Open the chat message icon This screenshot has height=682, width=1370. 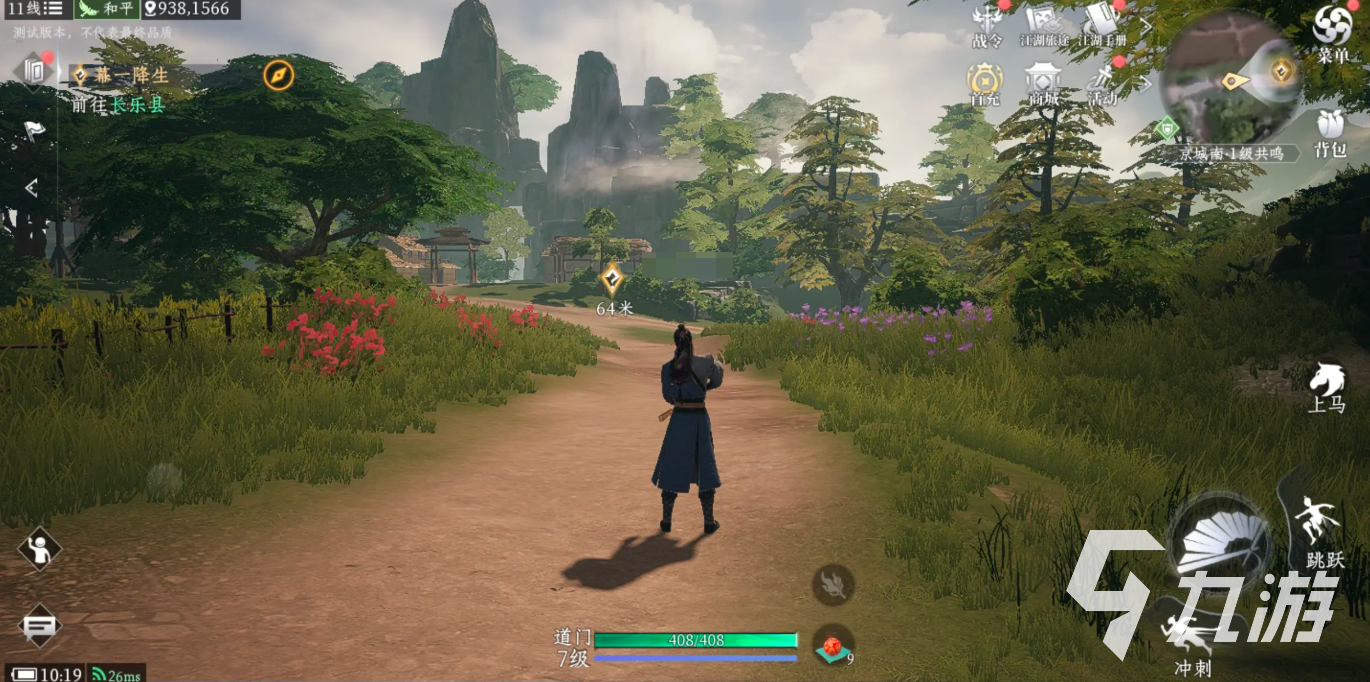39,626
